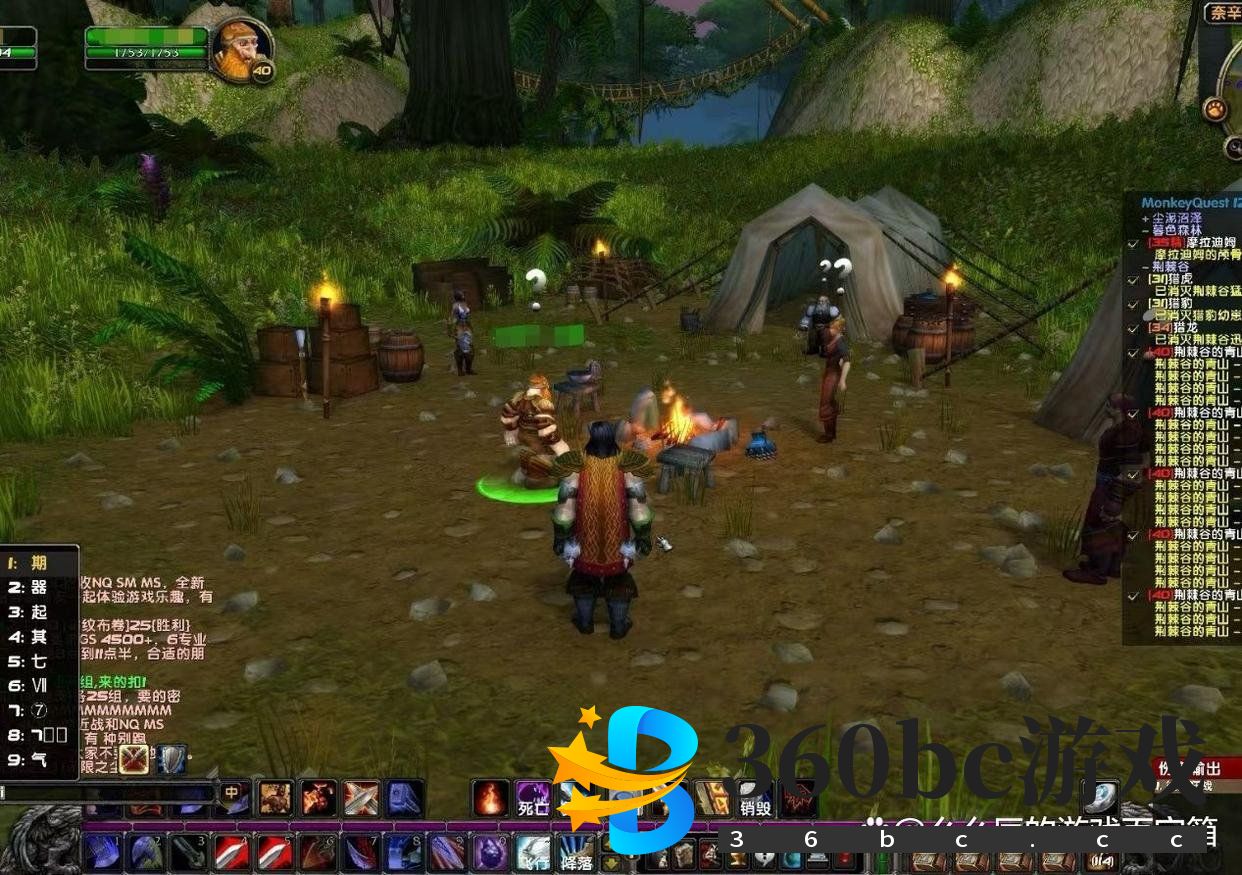Click the paw tracking button by minimap
This screenshot has height=875, width=1242.
(1215, 109)
